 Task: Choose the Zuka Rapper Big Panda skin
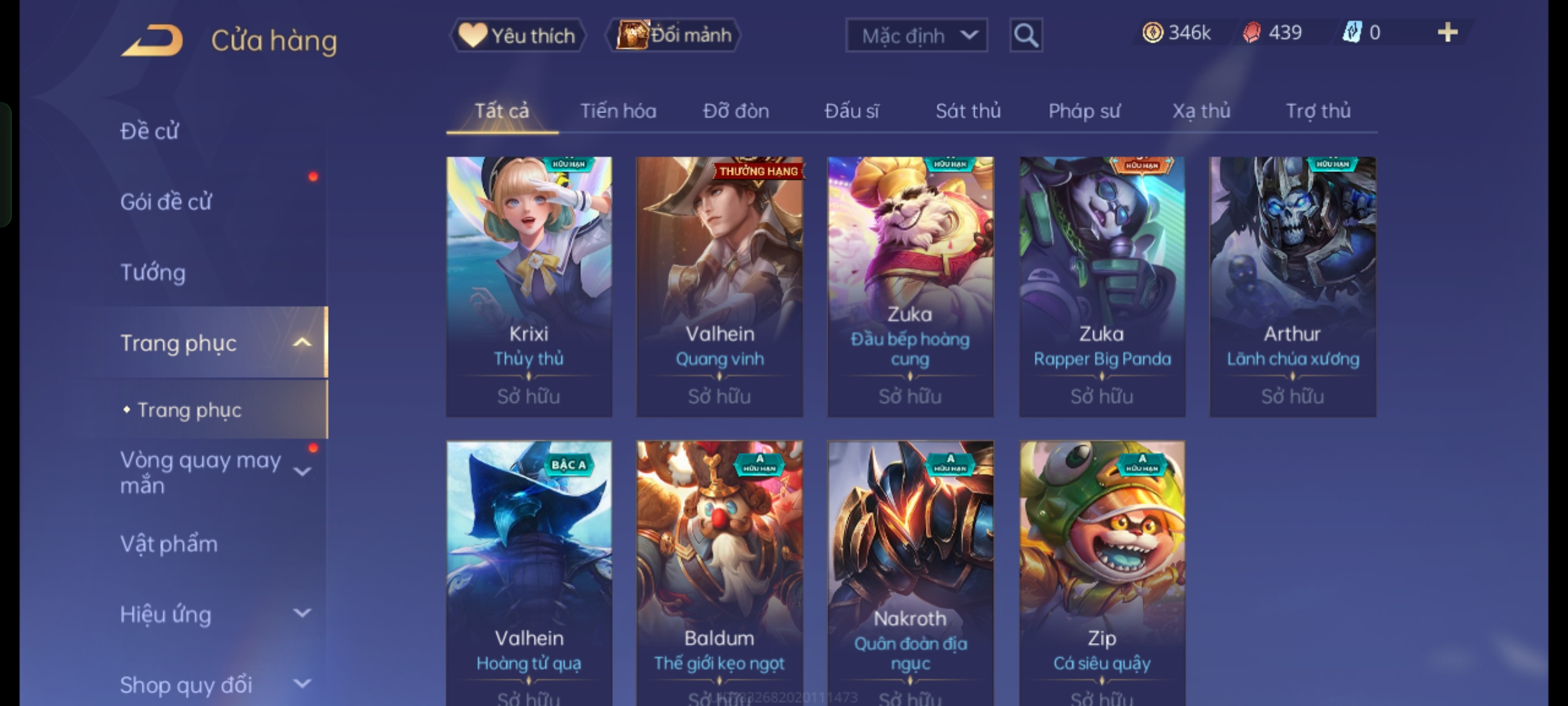pos(1102,286)
